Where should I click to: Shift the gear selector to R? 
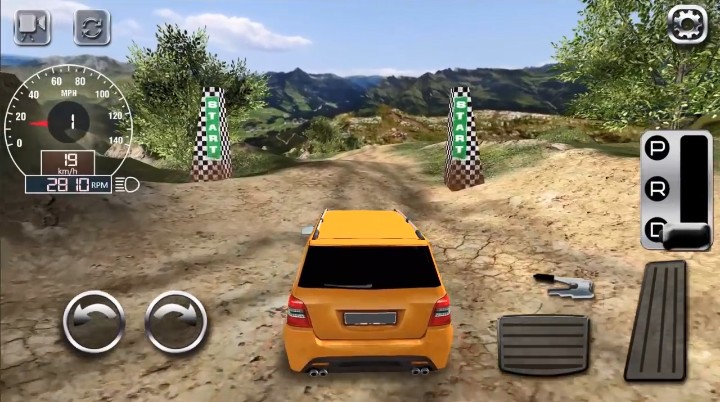(x=657, y=188)
